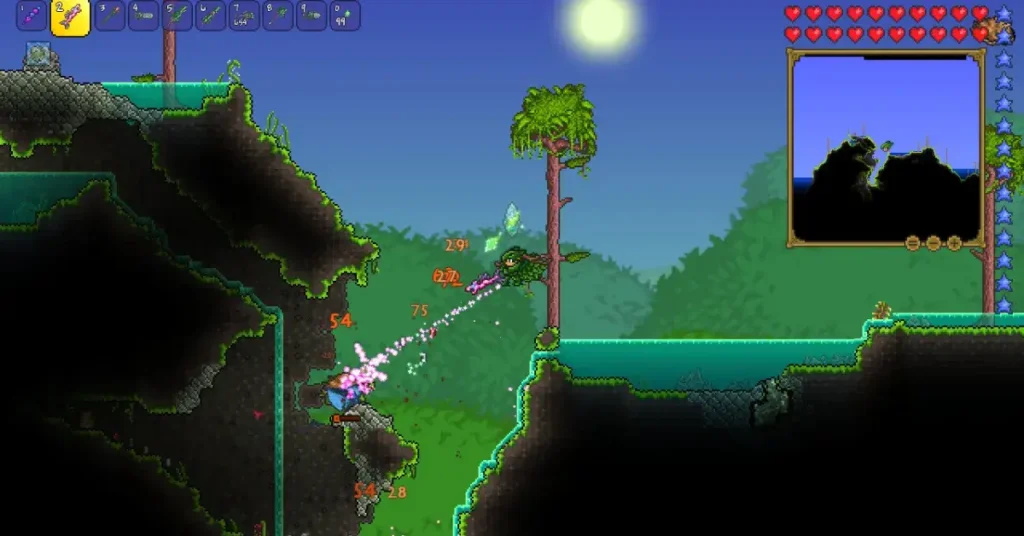The height and width of the screenshot is (536, 1024).
Task: Select the highlighted pink weapon in slot 2
Action: tap(70, 17)
